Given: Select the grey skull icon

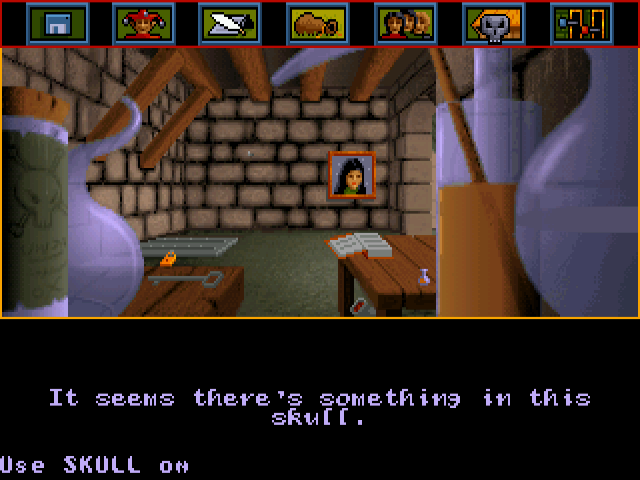Looking at the screenshot, I should 493,23.
